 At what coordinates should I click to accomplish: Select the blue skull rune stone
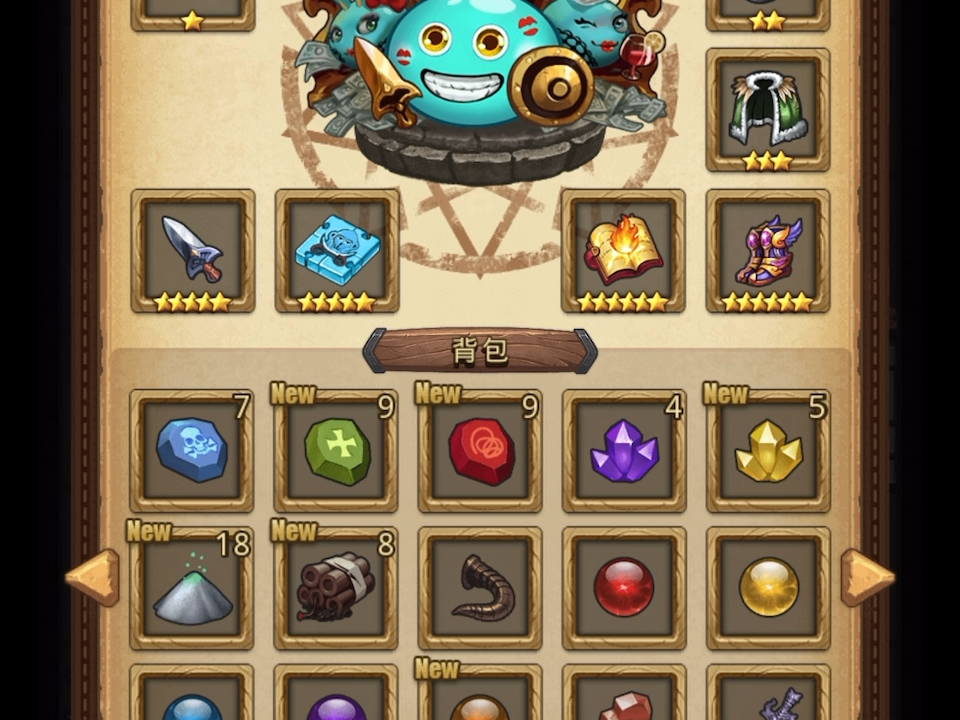tap(192, 451)
